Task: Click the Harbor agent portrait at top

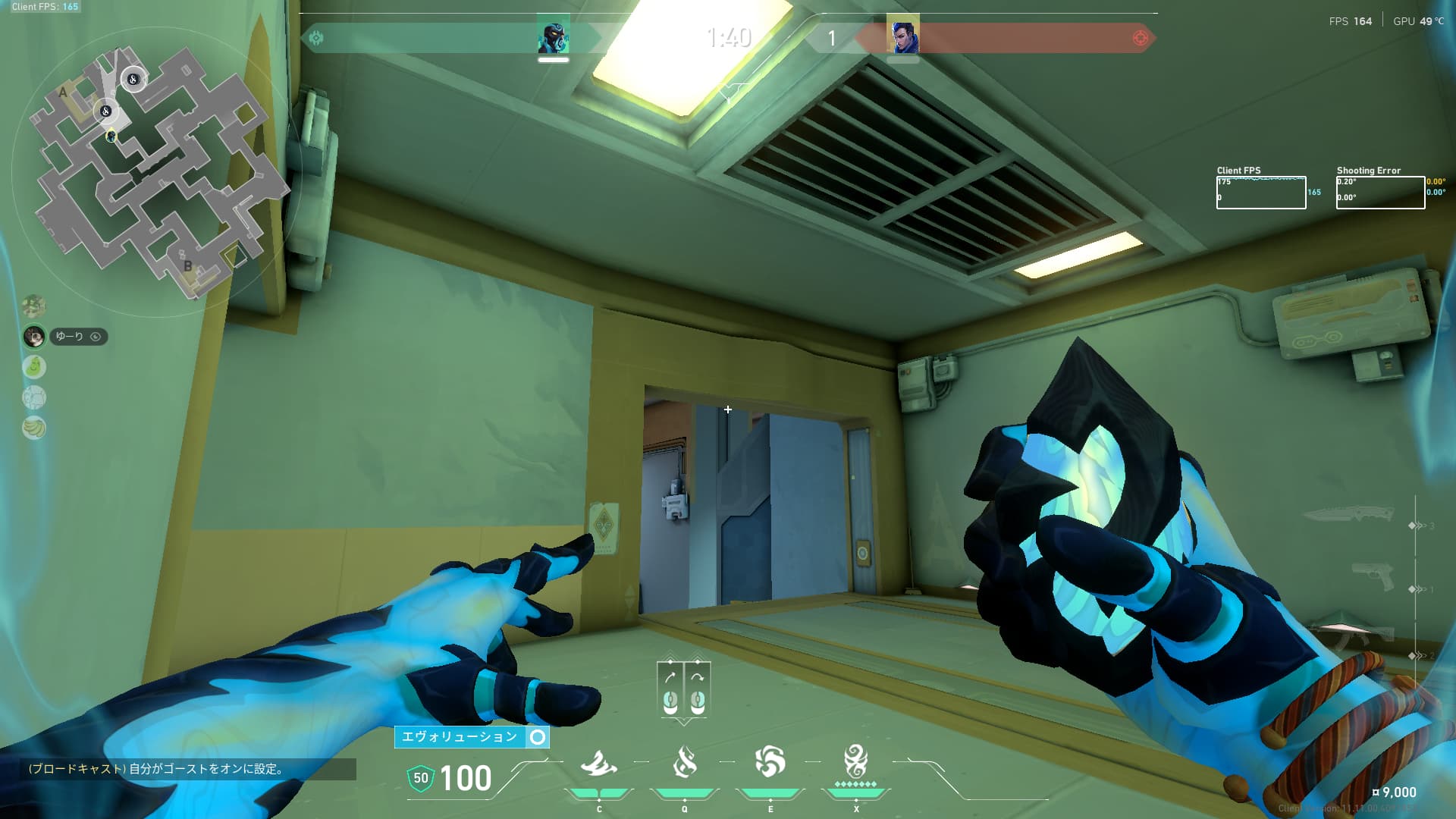Action: [x=554, y=36]
